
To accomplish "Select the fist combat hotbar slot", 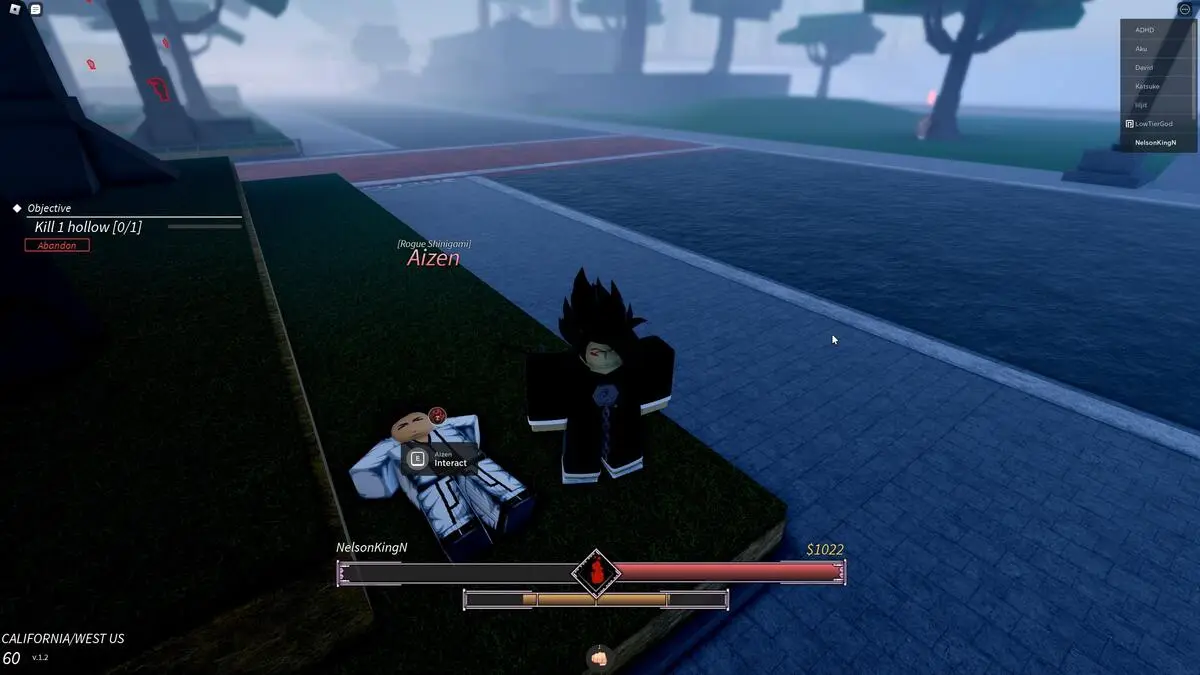I will point(599,658).
